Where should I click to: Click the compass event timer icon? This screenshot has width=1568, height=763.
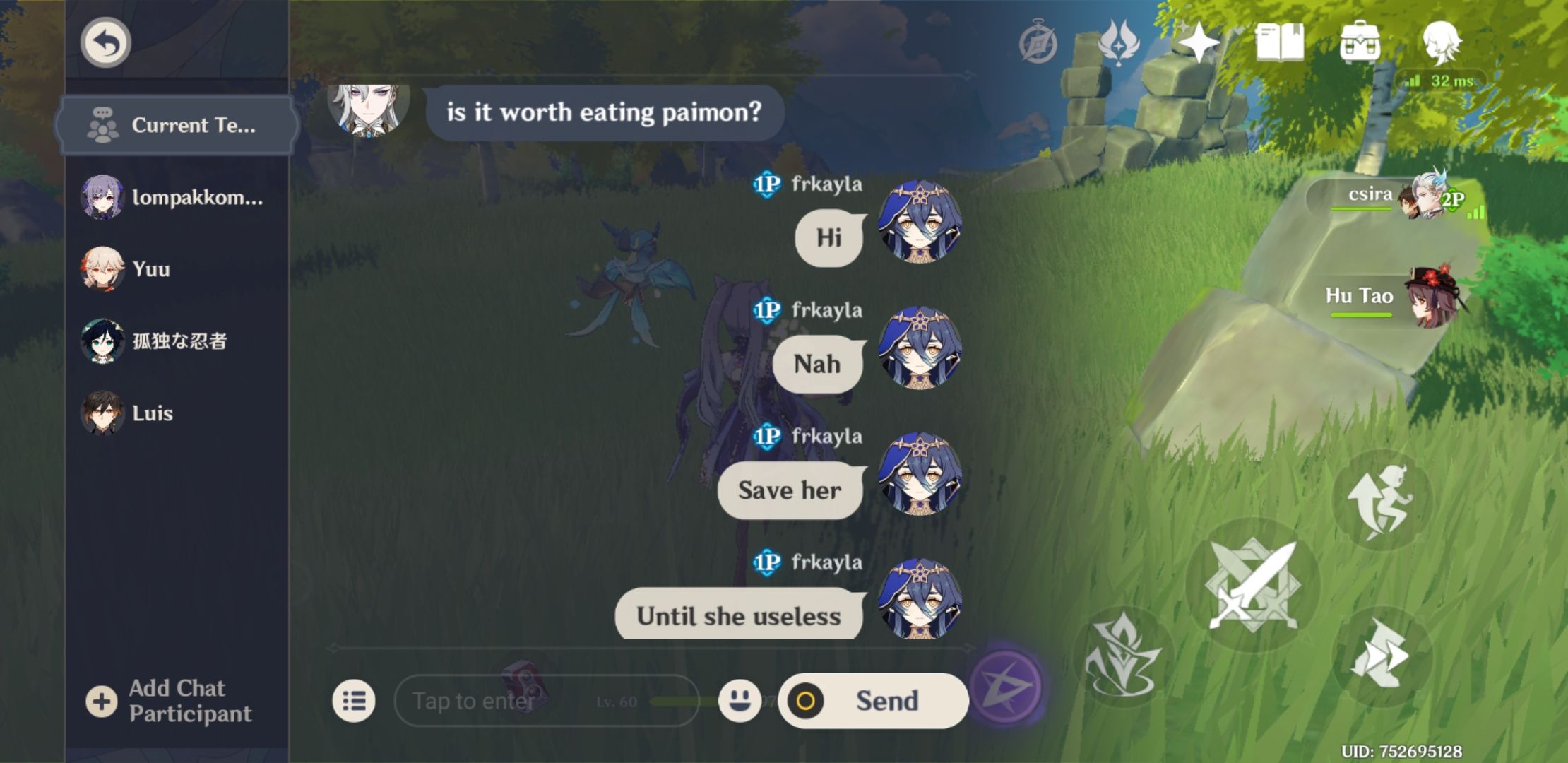(1038, 44)
